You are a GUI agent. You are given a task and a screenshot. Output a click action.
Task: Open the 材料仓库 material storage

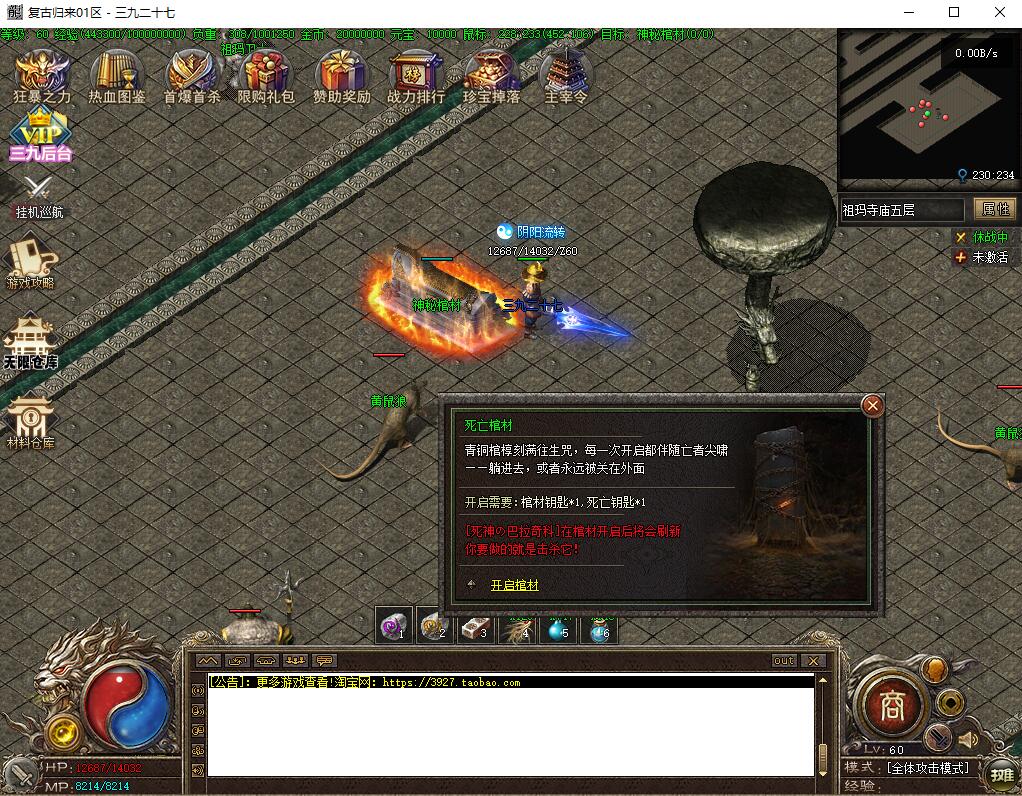point(31,420)
